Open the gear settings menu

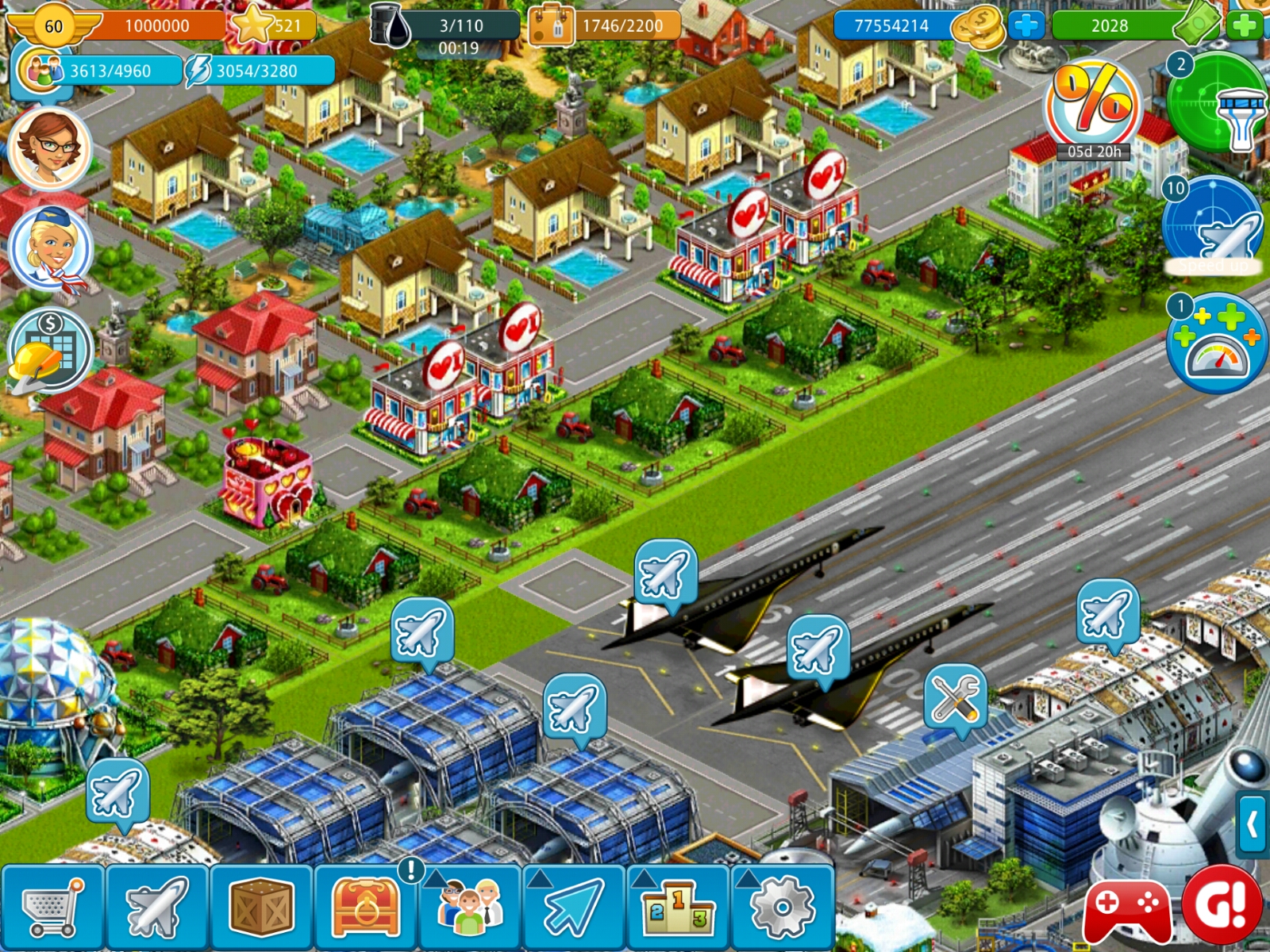point(782,908)
